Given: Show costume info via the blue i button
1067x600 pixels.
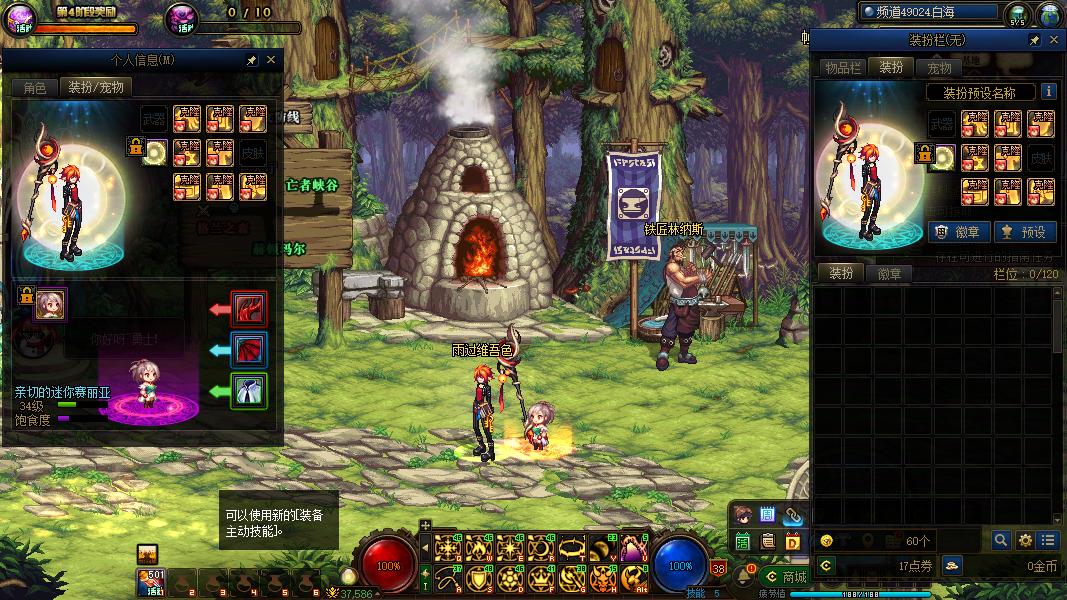Looking at the screenshot, I should [x=1048, y=92].
